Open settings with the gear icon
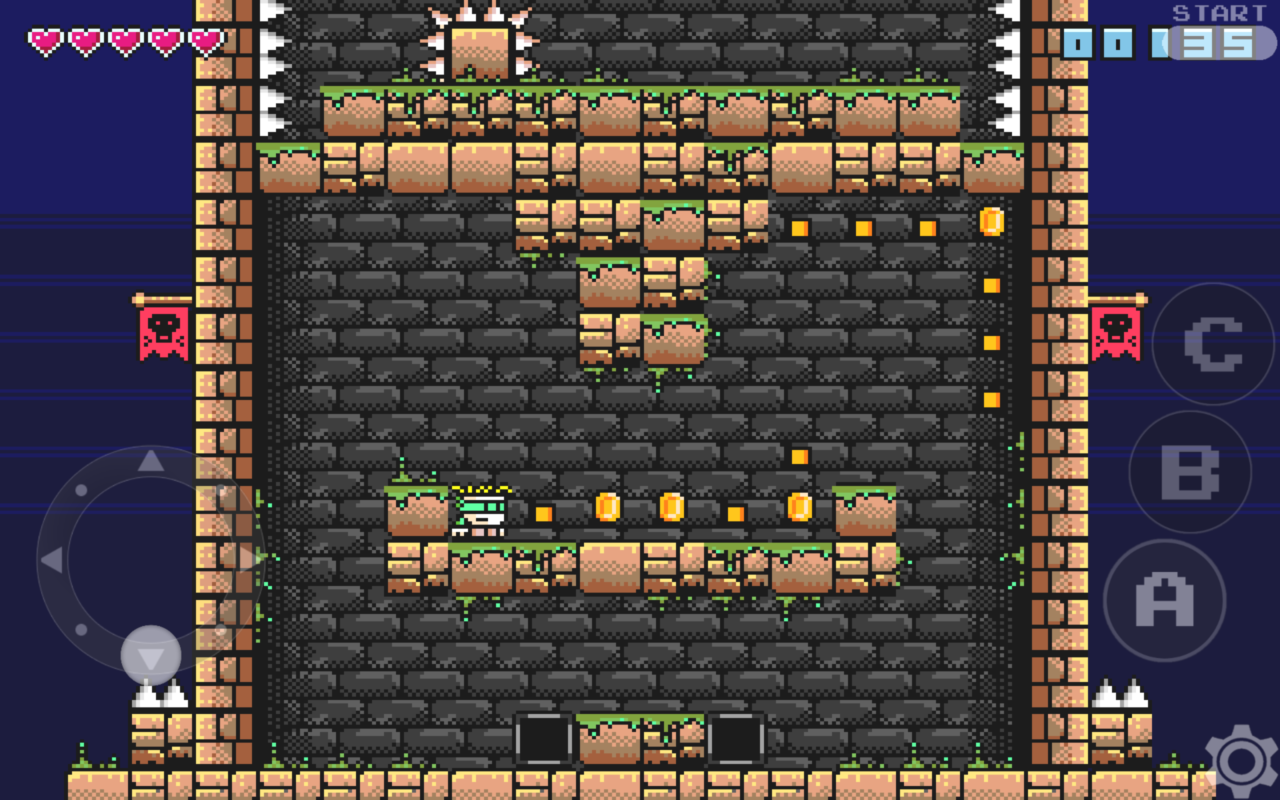This screenshot has height=800, width=1280. 1241,762
